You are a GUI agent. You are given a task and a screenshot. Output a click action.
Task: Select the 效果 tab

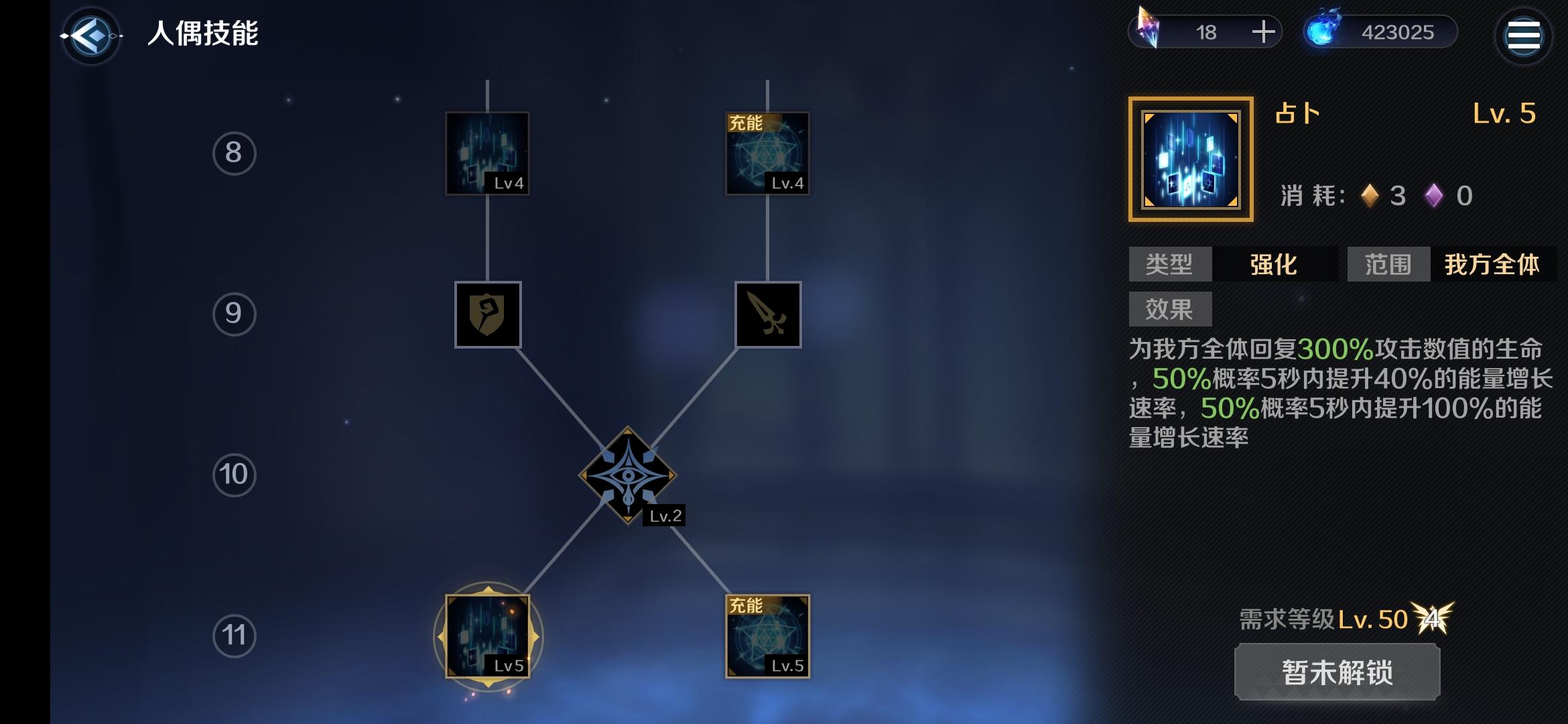click(x=1169, y=308)
